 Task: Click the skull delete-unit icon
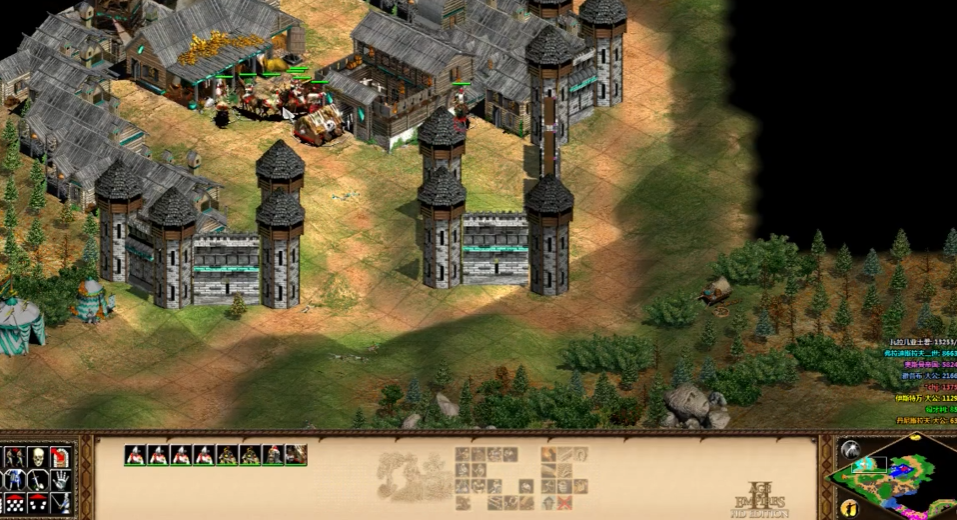37,458
